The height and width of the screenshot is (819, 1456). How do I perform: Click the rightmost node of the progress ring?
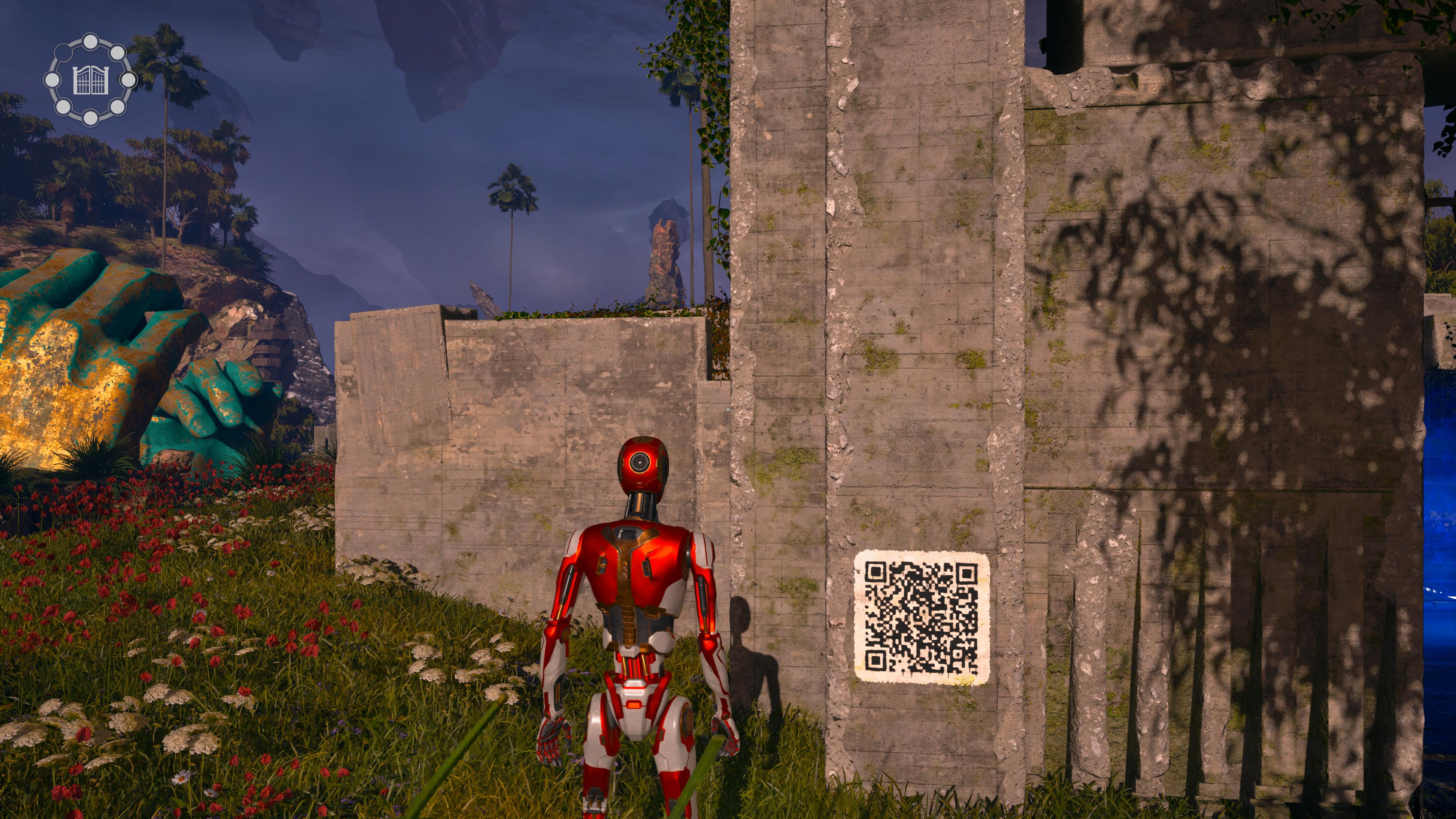pos(129,81)
